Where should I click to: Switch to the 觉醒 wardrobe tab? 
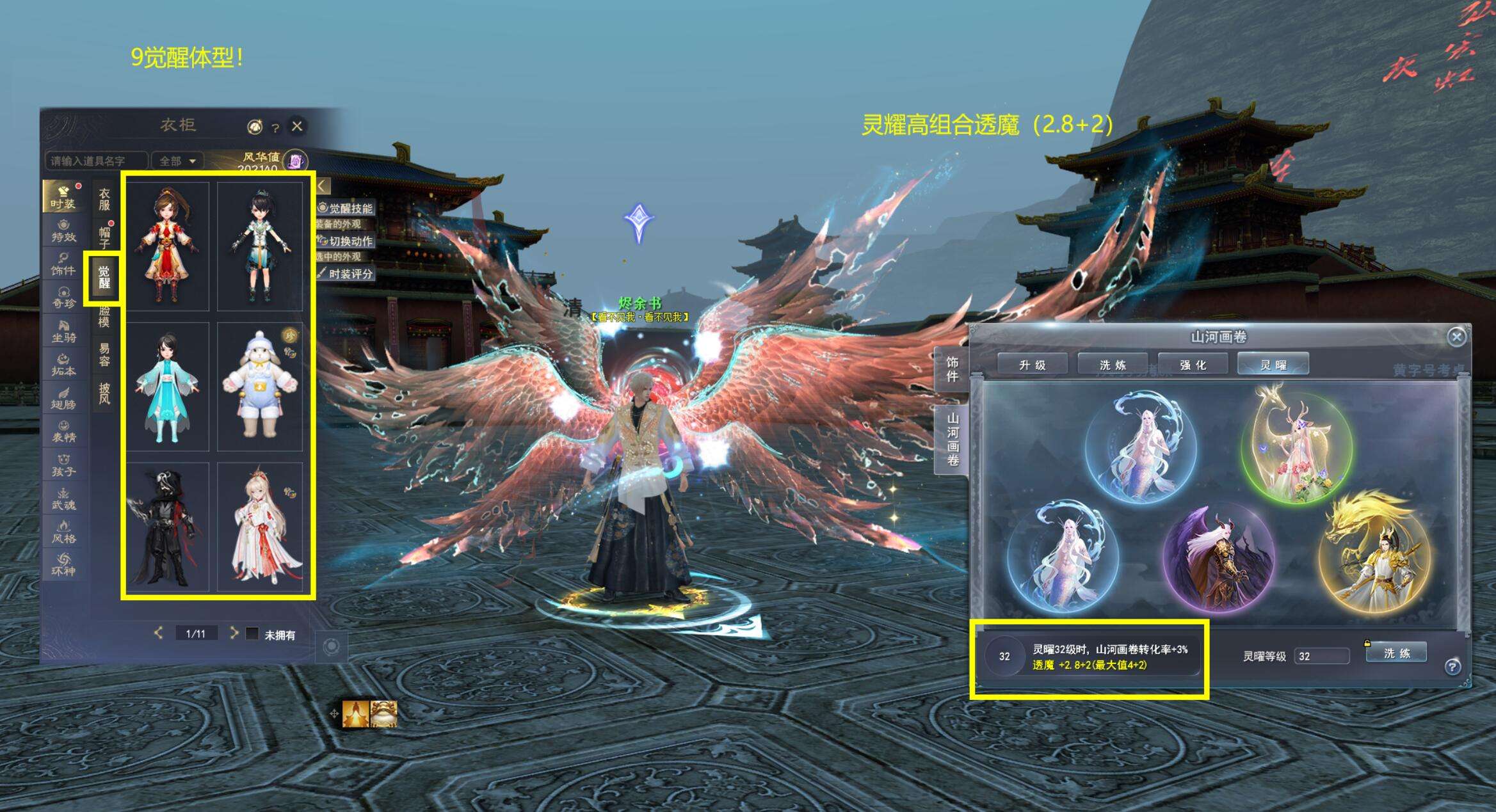pos(104,278)
